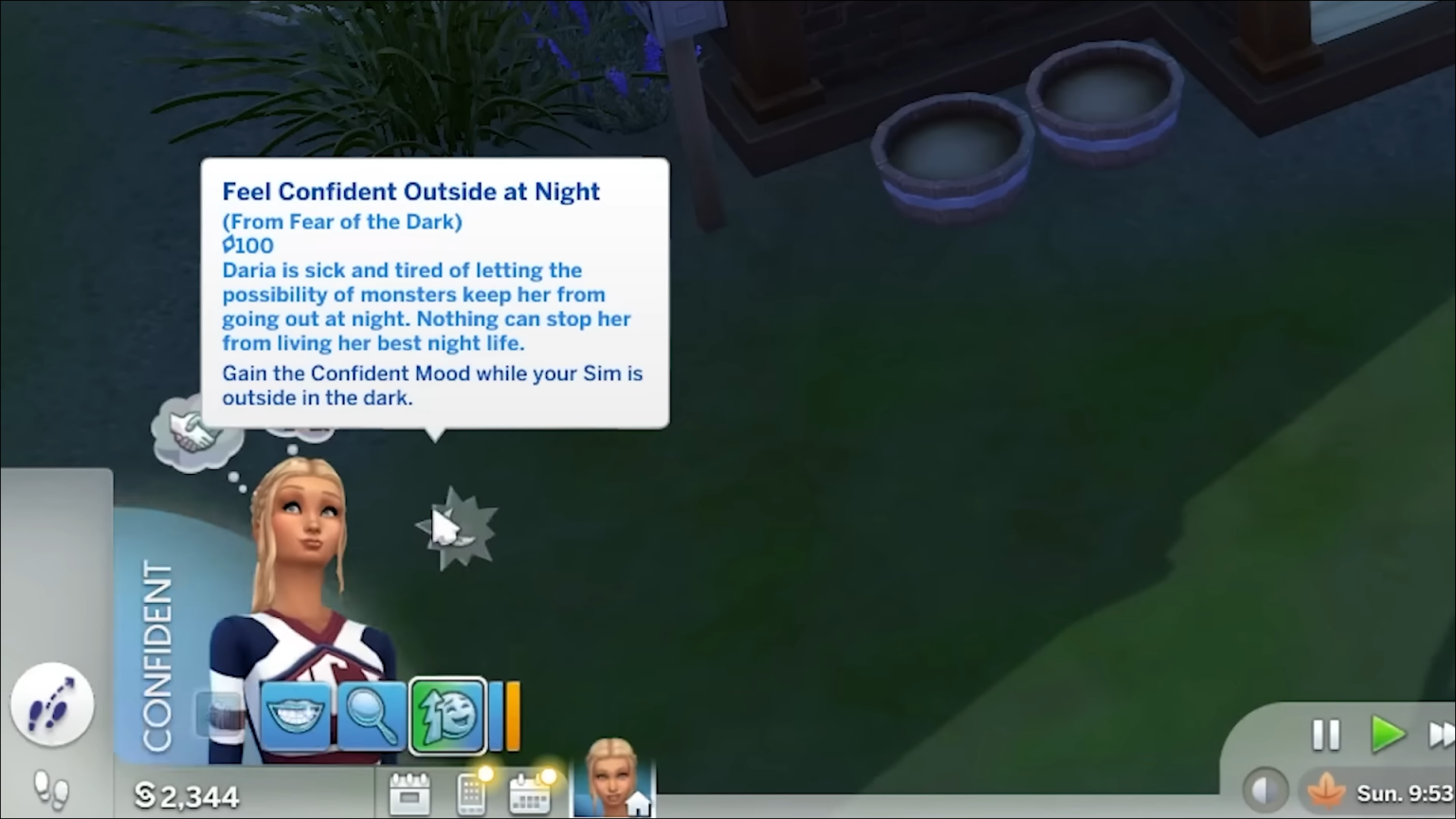Pause the game simulation
Screen dimensions: 1456x819
[1325, 735]
